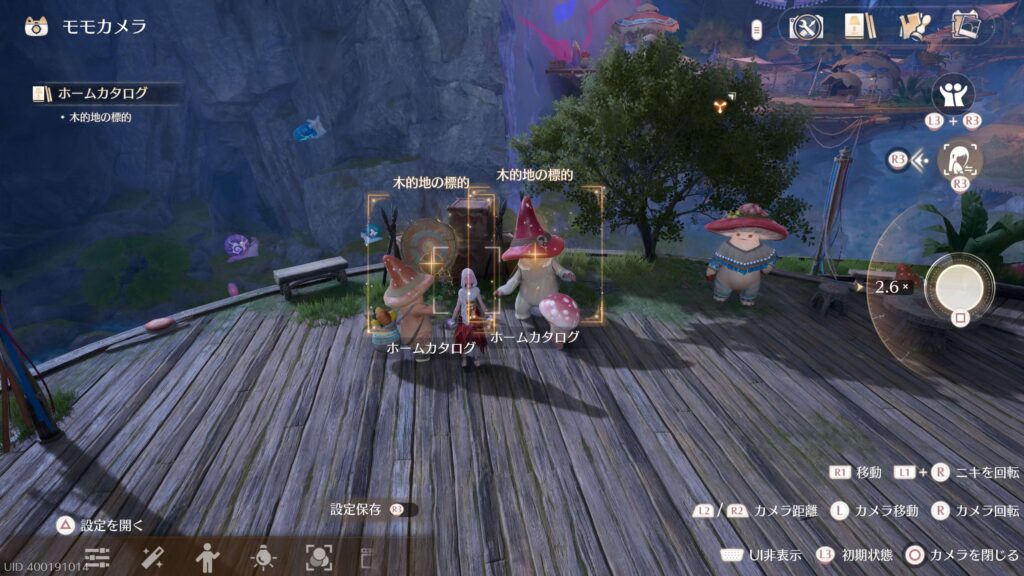This screenshot has height=576, width=1024.
Task: Click the 設定を開く open settings label
Action: pyautogui.click(x=112, y=525)
